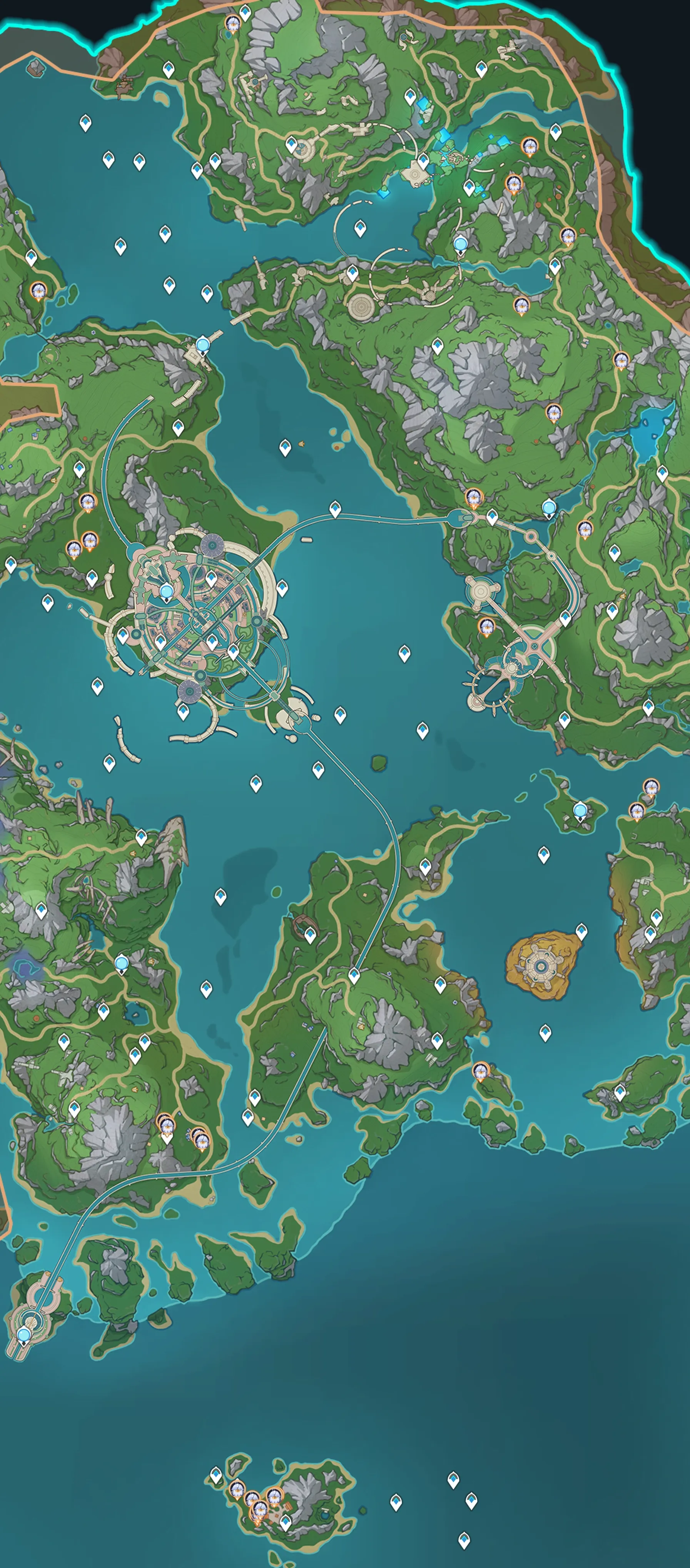Open the orange character marker on the islet off the central peninsula
Screen dimensions: 690x1568
[481, 1070]
